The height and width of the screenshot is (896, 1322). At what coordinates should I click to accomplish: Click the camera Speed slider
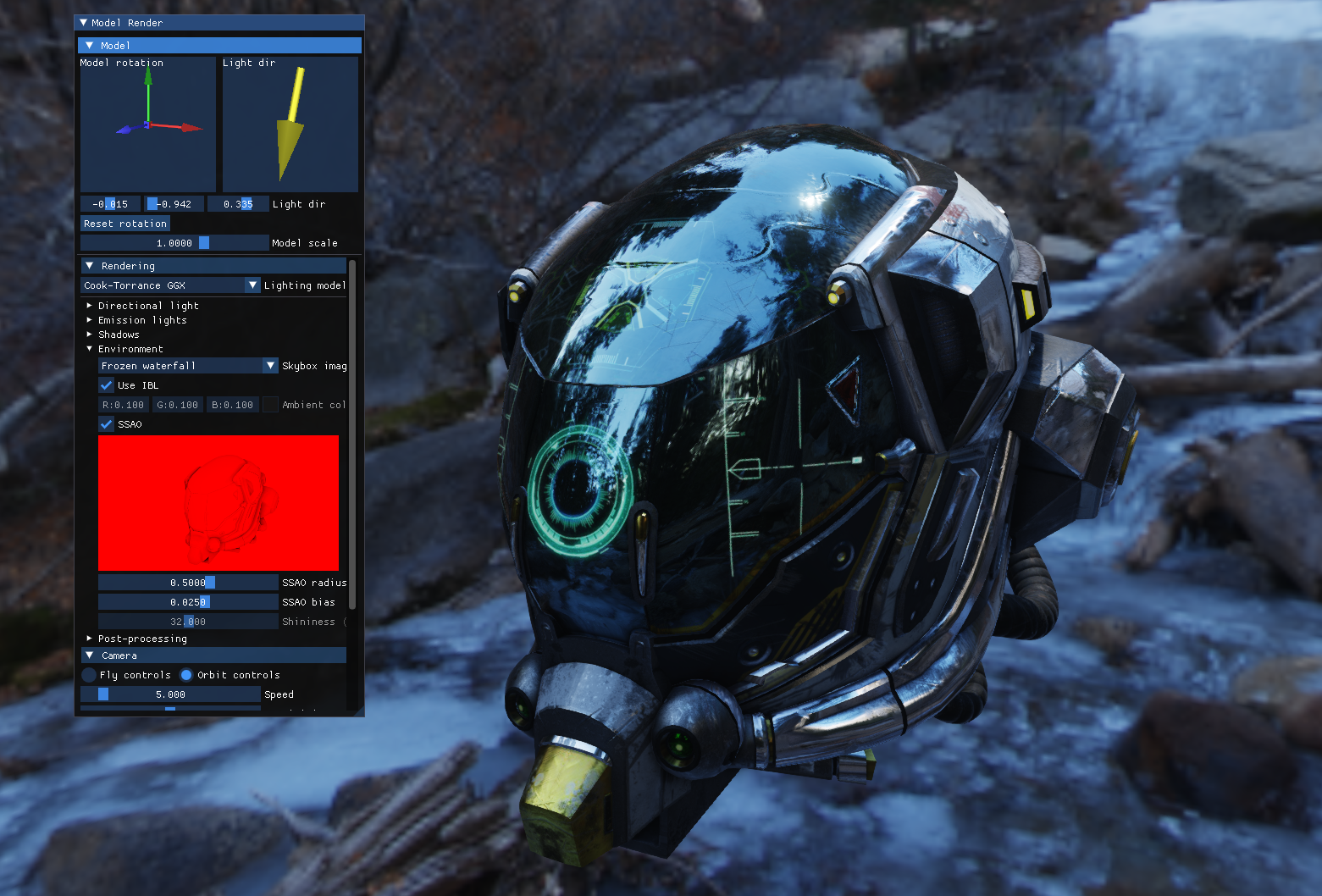point(170,694)
